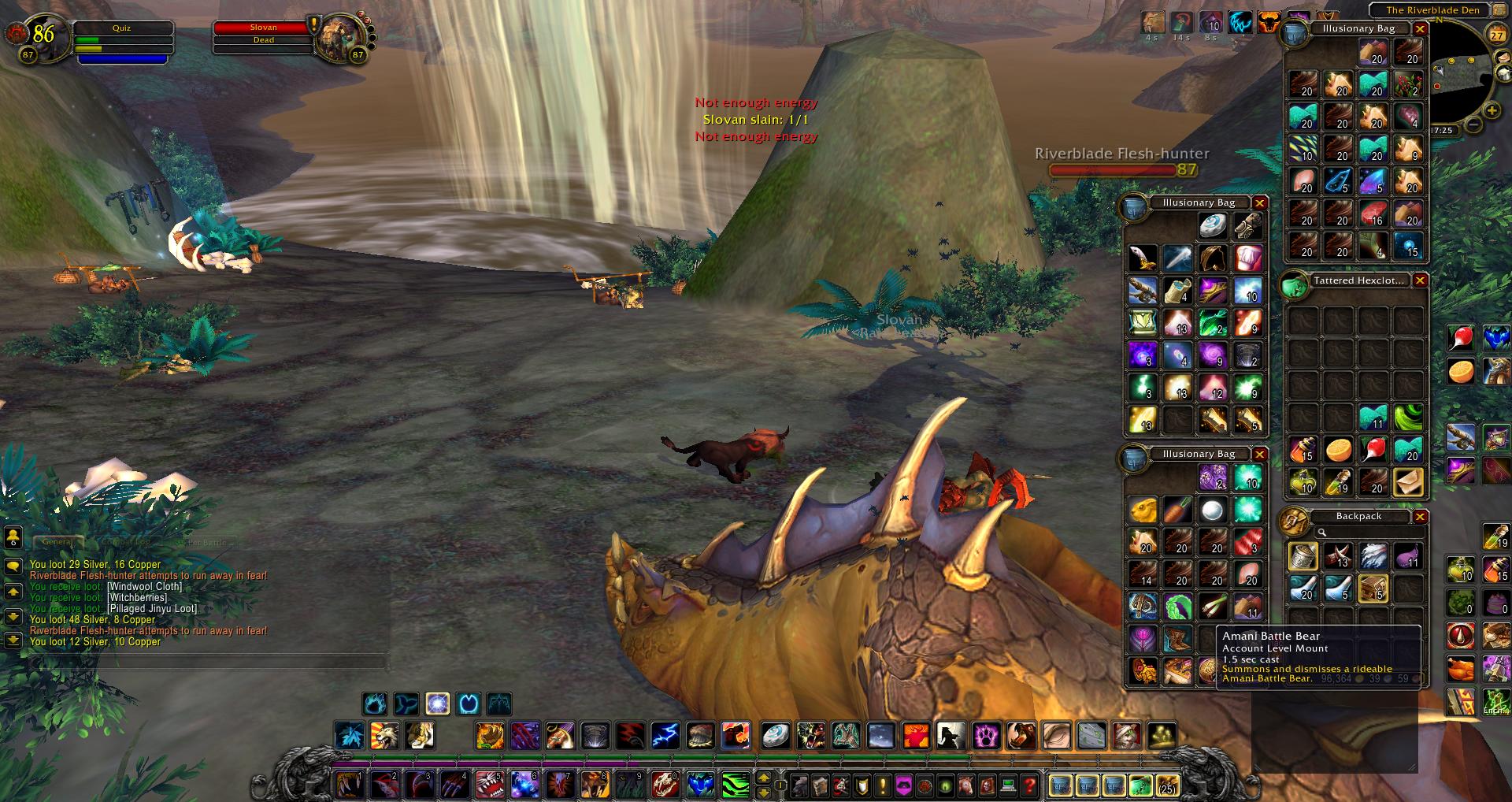Use the orange slice in Hexcloth bag

(x=1338, y=450)
